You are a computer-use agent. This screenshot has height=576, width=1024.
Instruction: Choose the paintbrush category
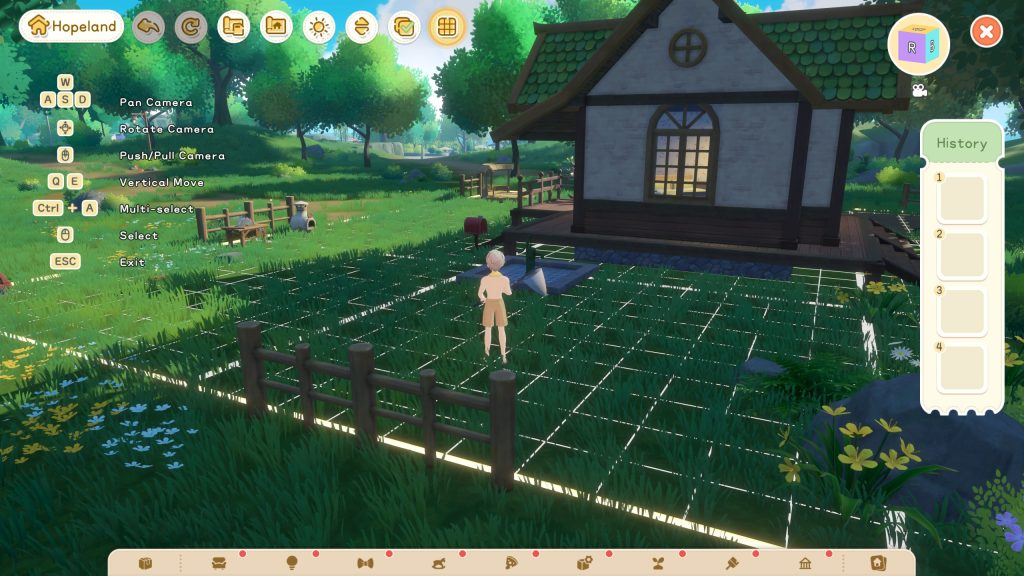pos(732,563)
